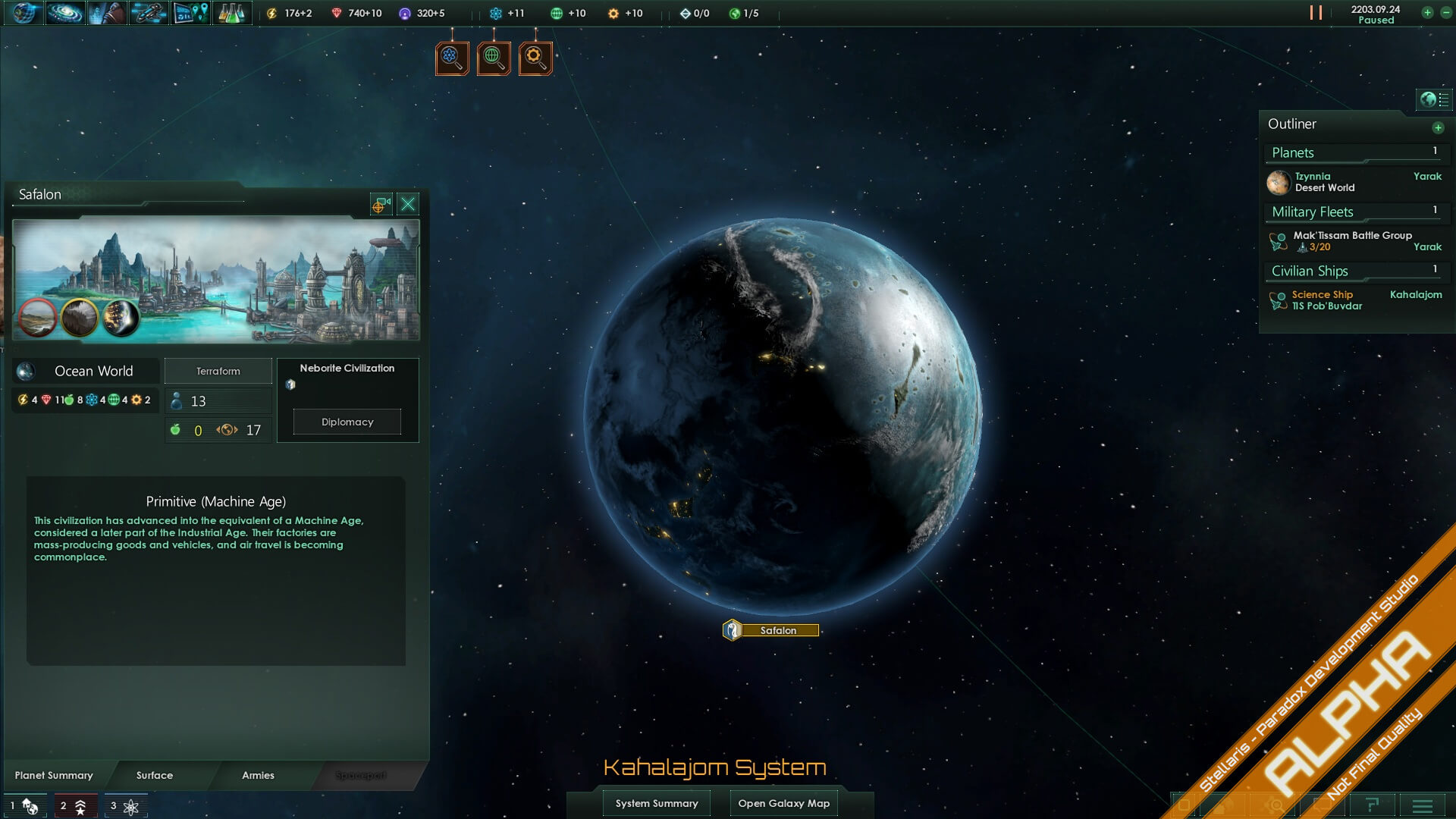This screenshot has height=819, width=1456.
Task: Click the Open Galaxy Map button
Action: click(783, 802)
